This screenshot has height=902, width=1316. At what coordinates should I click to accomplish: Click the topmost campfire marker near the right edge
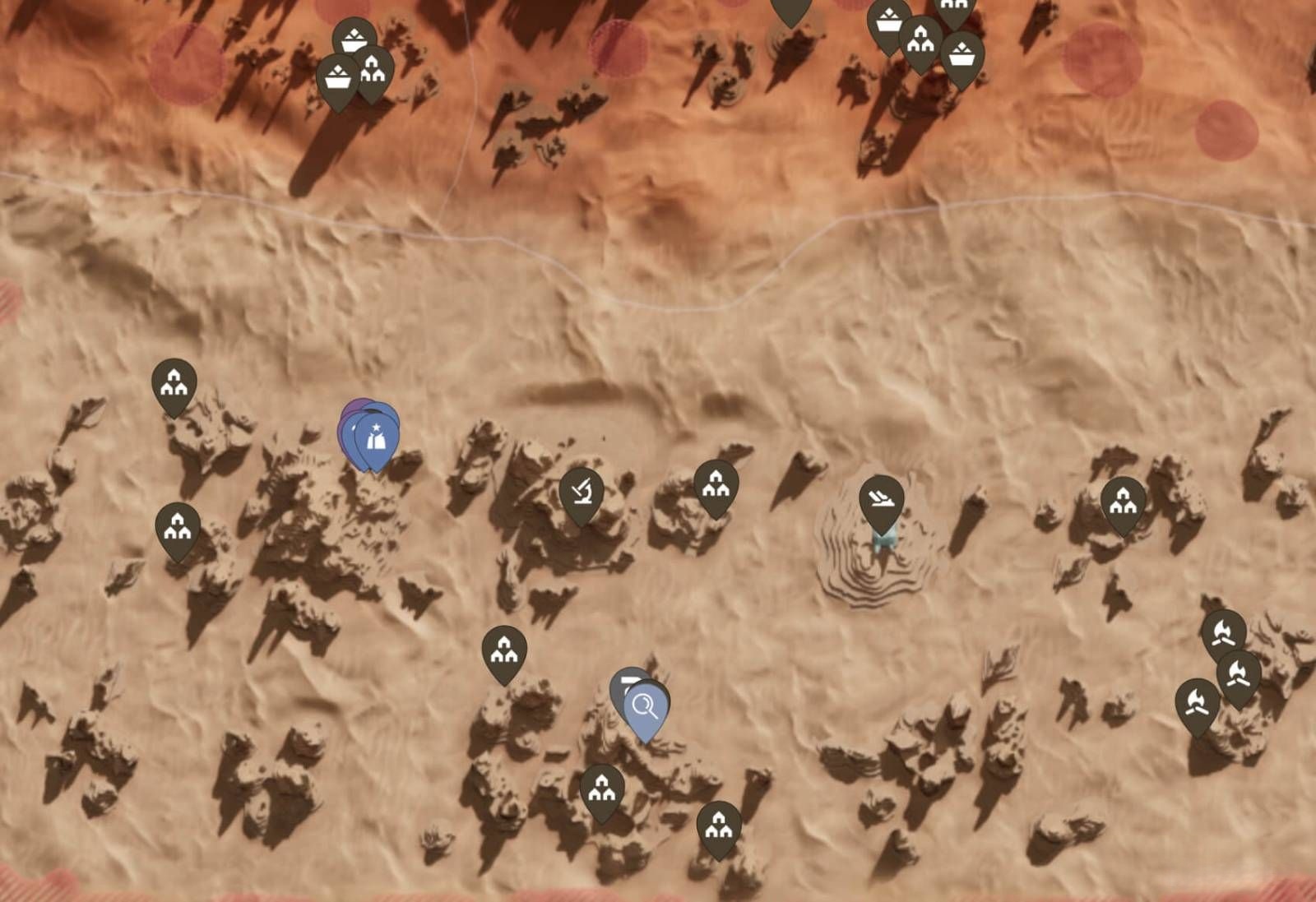click(x=1225, y=632)
